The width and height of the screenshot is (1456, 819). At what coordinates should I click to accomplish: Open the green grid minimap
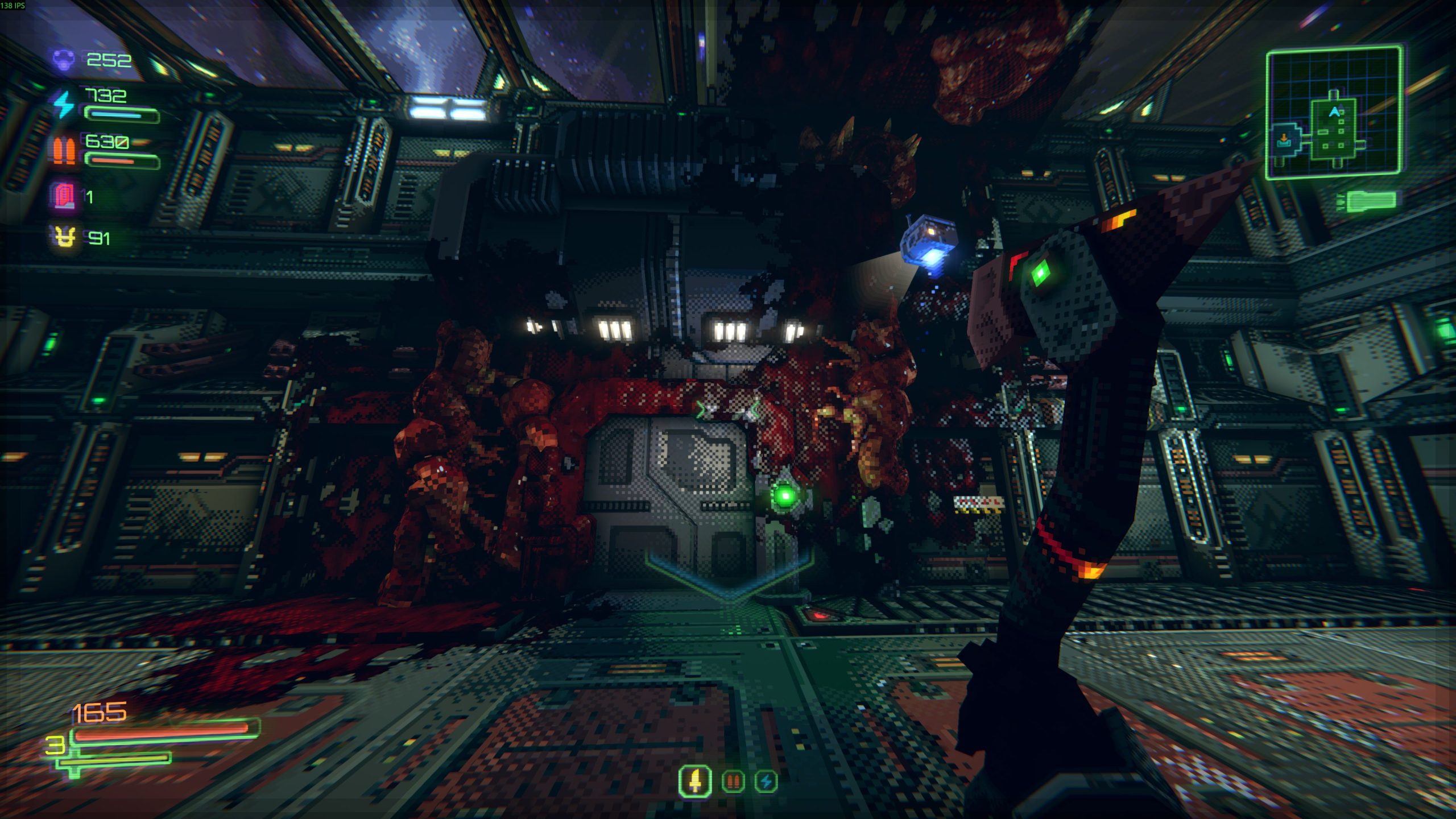pyautogui.click(x=1334, y=113)
